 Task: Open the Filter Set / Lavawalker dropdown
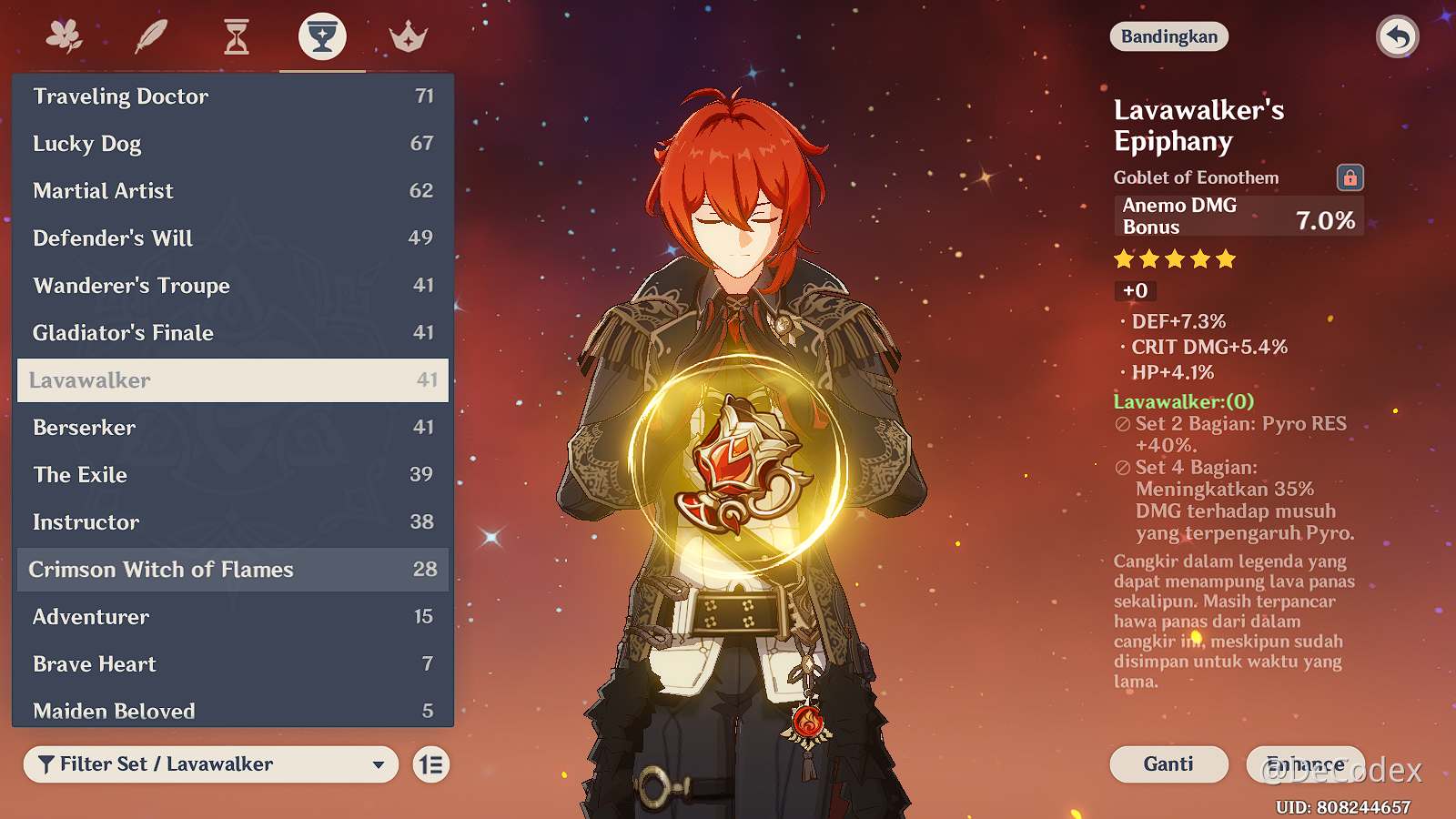[209, 764]
